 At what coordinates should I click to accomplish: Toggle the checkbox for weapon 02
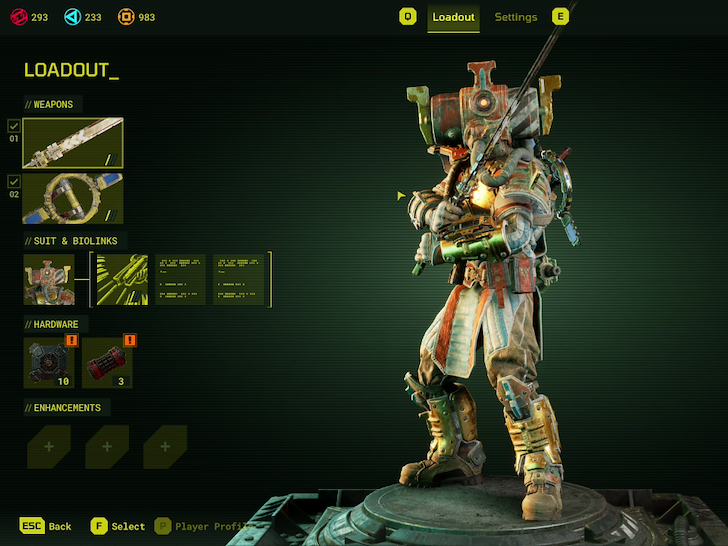[13, 181]
